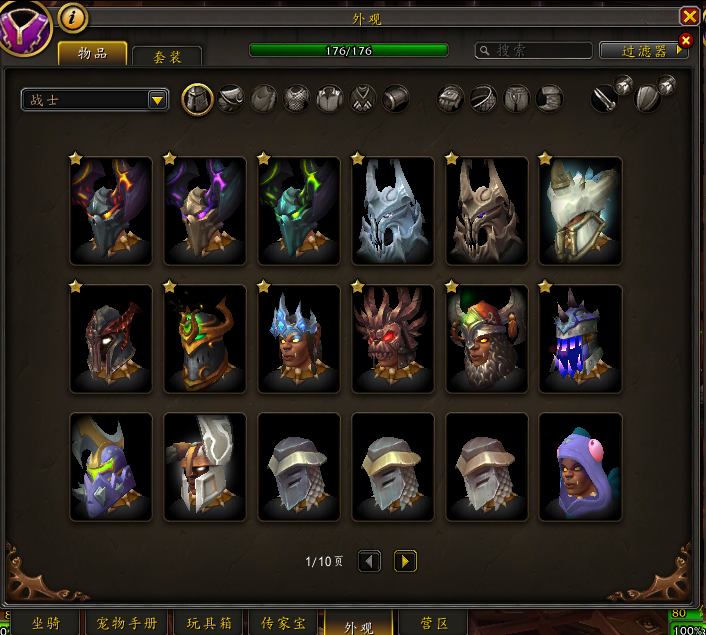This screenshot has width=706, height=635.
Task: Choose the bearded dwarf horned helmet appearance
Action: [x=487, y=338]
